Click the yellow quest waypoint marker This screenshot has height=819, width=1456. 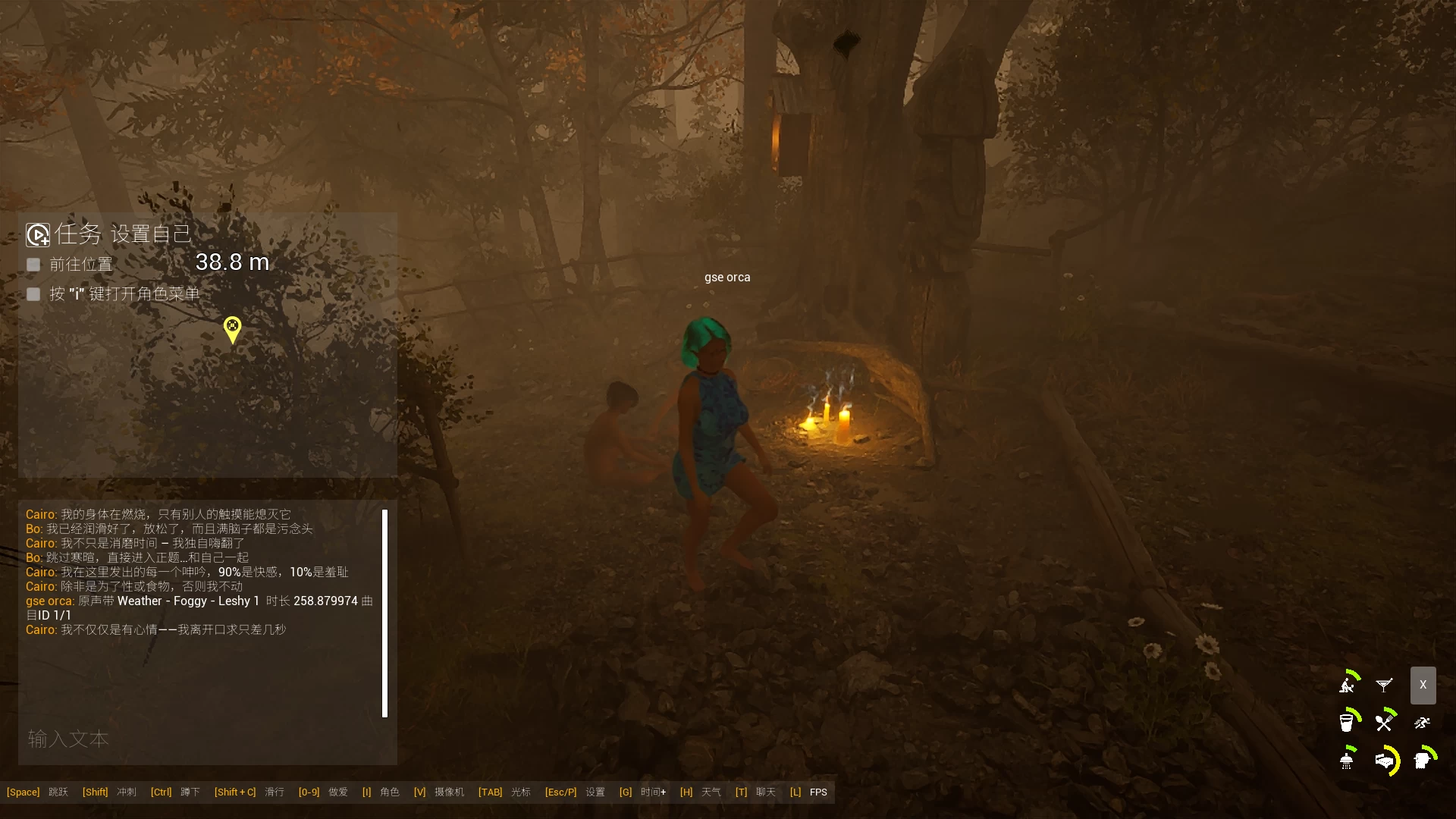pyautogui.click(x=232, y=329)
